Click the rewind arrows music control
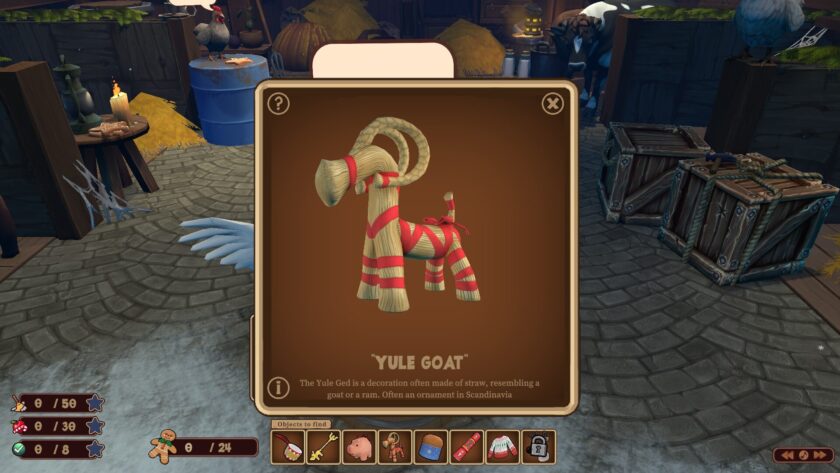840x473 pixels. pos(788,455)
